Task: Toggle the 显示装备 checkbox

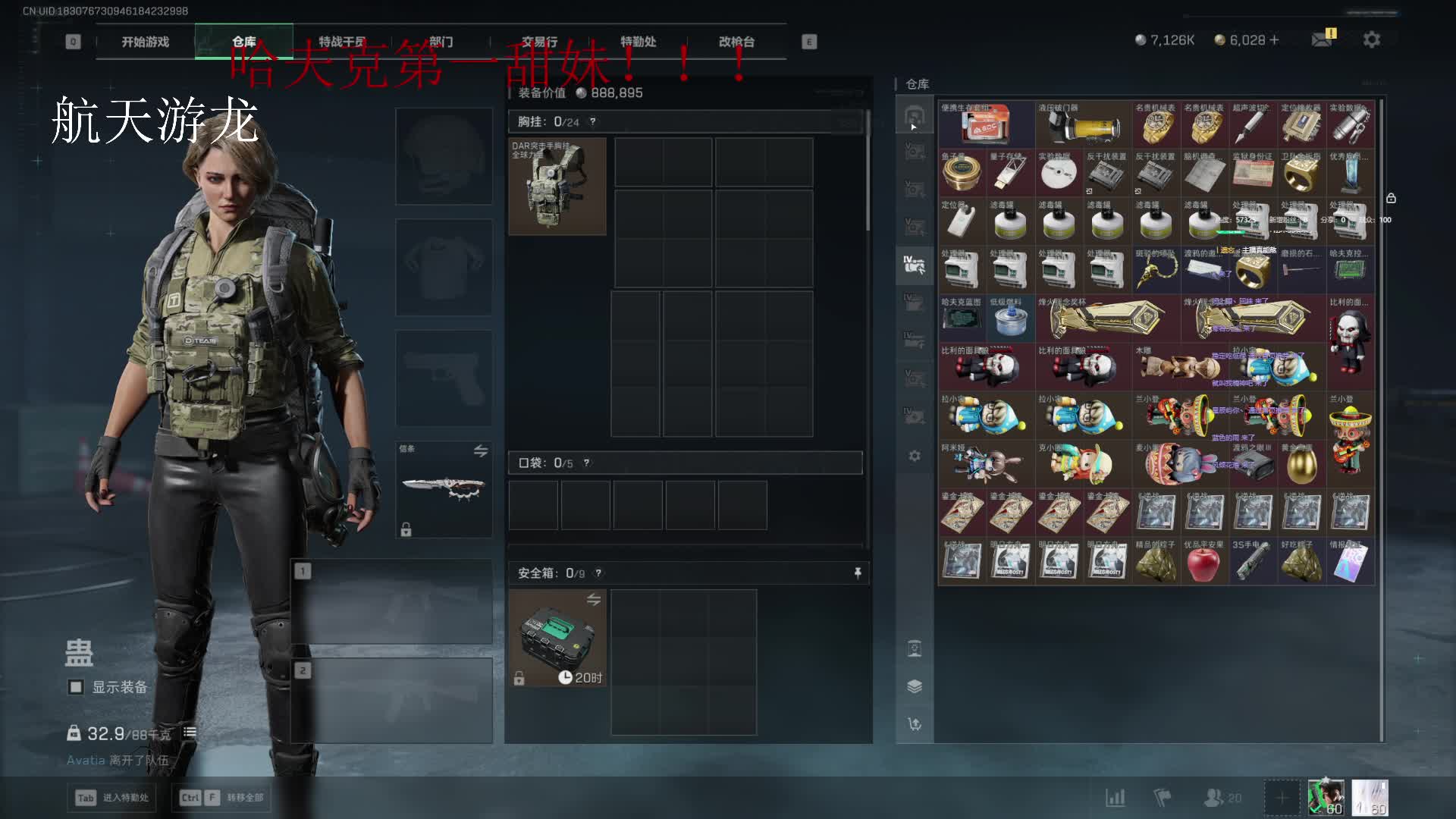Action: coord(76,687)
